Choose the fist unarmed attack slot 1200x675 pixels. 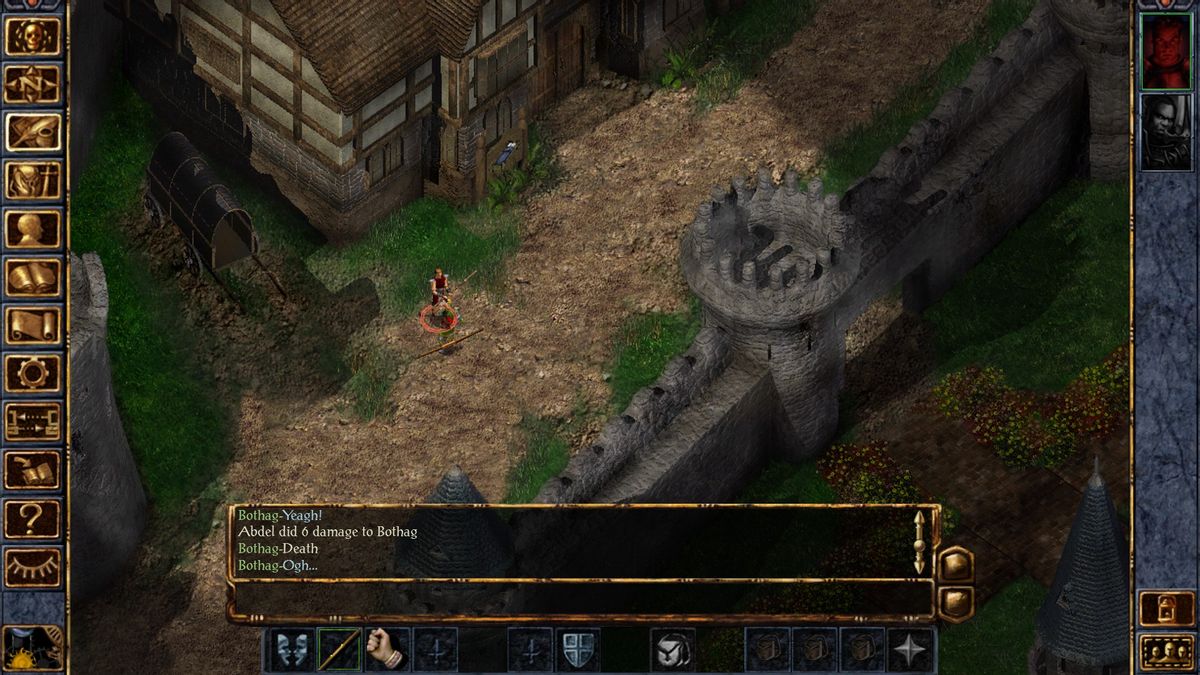pos(387,649)
